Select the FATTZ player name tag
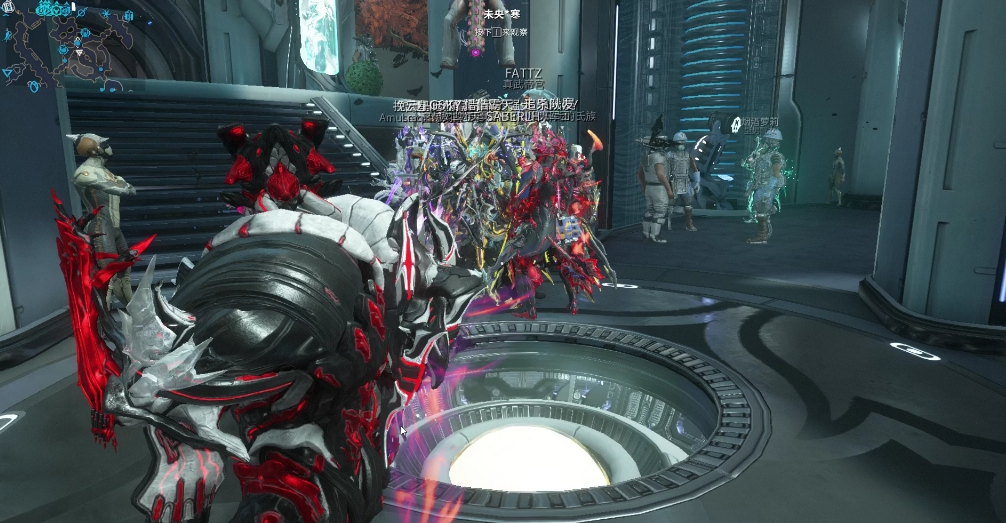Image resolution: width=1006 pixels, height=523 pixels. click(x=522, y=73)
